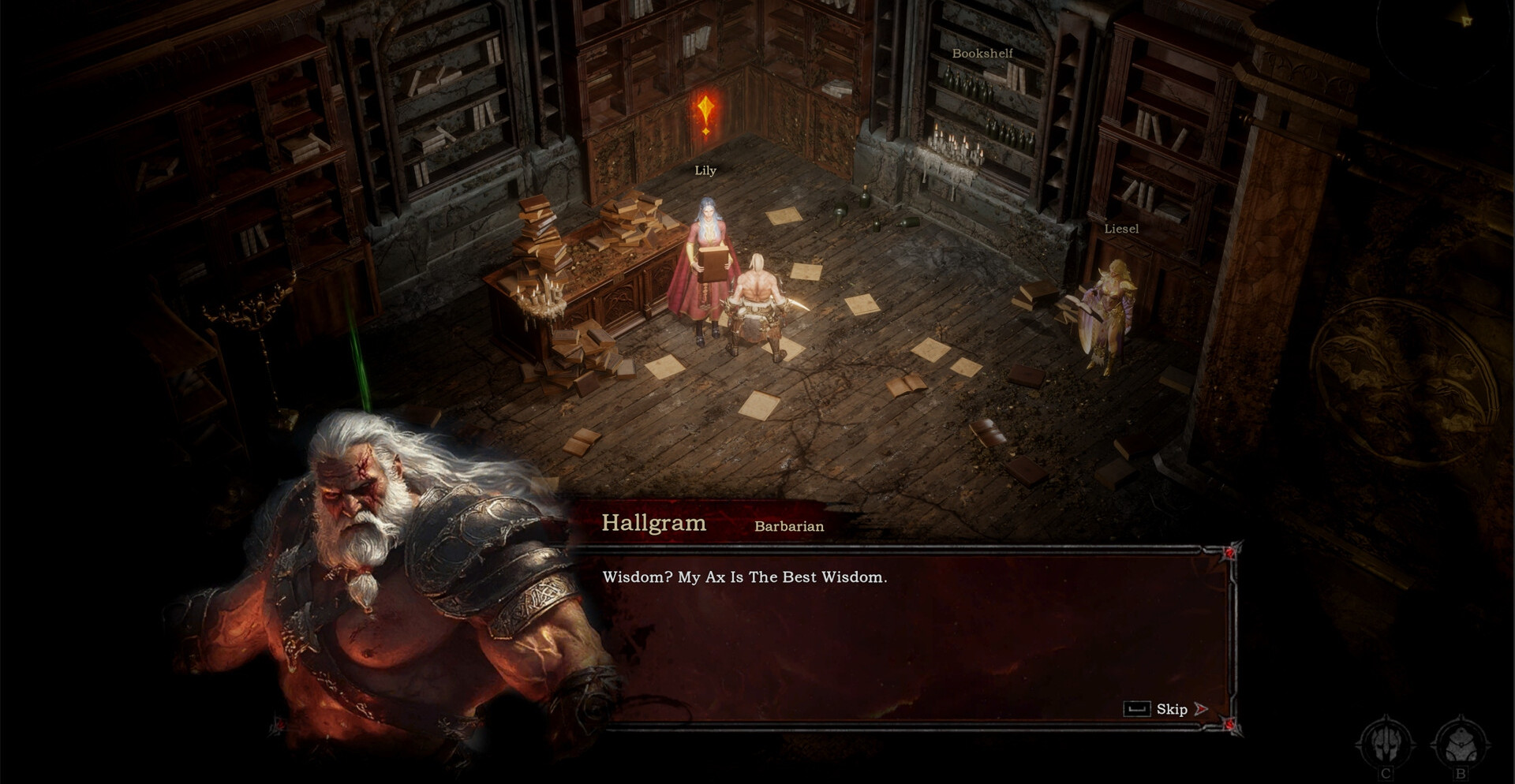
Task: Skip the current dialogue line
Action: 1171,709
